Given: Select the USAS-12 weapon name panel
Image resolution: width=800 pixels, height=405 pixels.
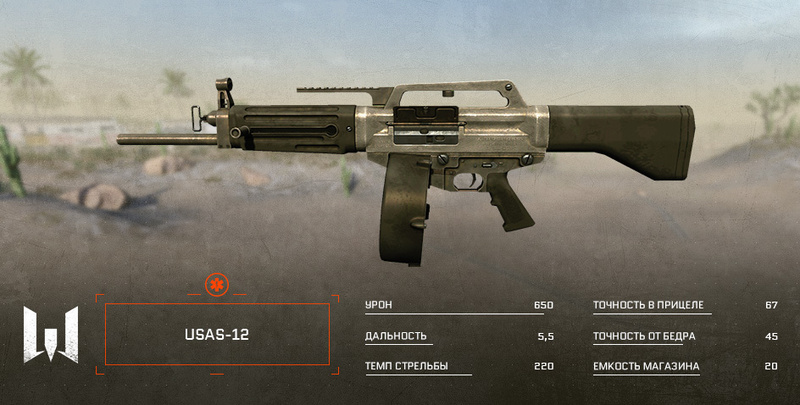Looking at the screenshot, I should (216, 335).
